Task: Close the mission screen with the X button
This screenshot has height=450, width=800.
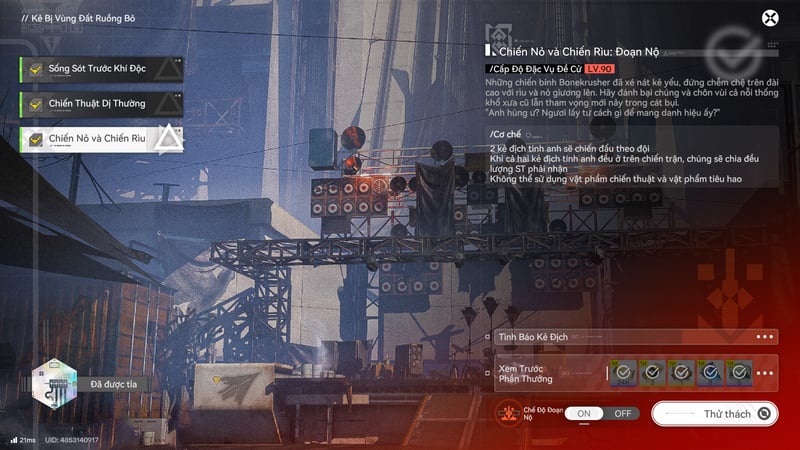Action: [770, 18]
